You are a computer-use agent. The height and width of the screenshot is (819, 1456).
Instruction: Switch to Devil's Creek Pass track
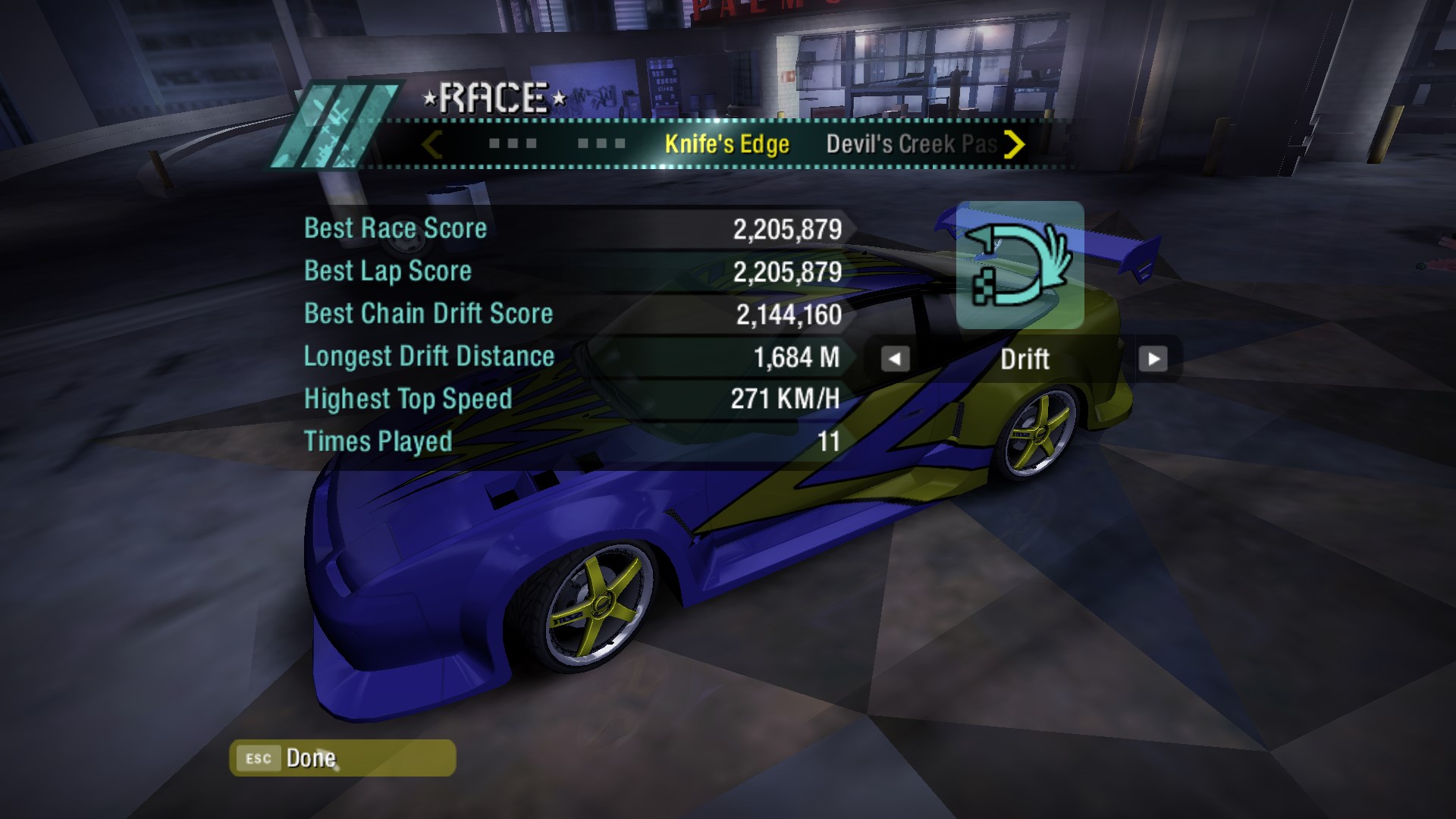coord(910,144)
